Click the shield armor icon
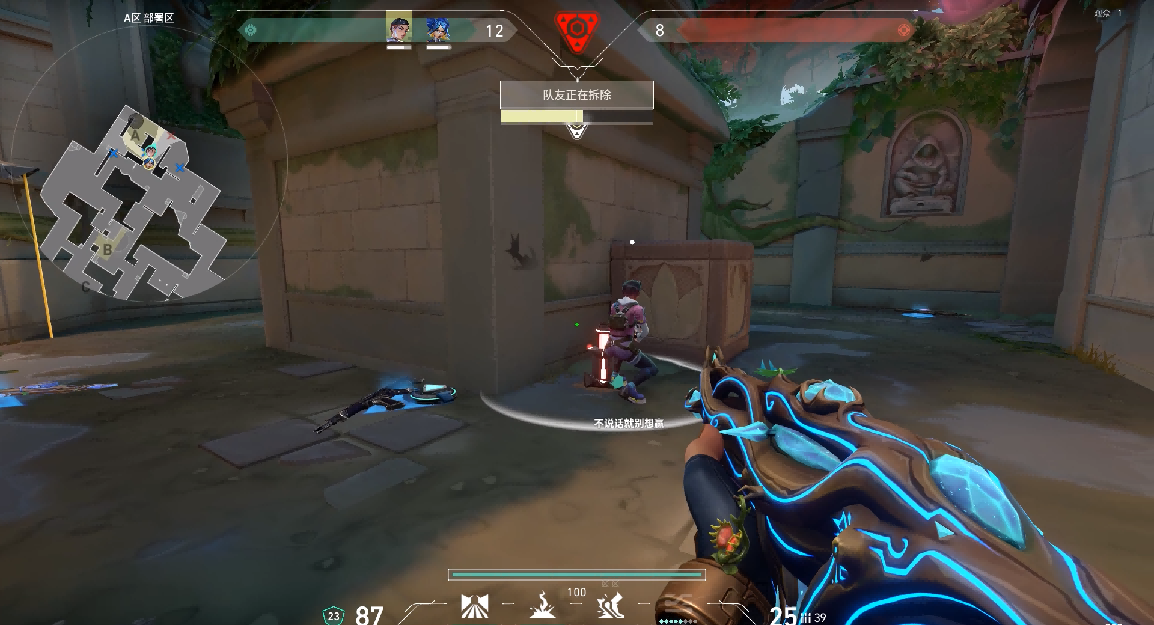This screenshot has height=625, width=1154. (333, 615)
